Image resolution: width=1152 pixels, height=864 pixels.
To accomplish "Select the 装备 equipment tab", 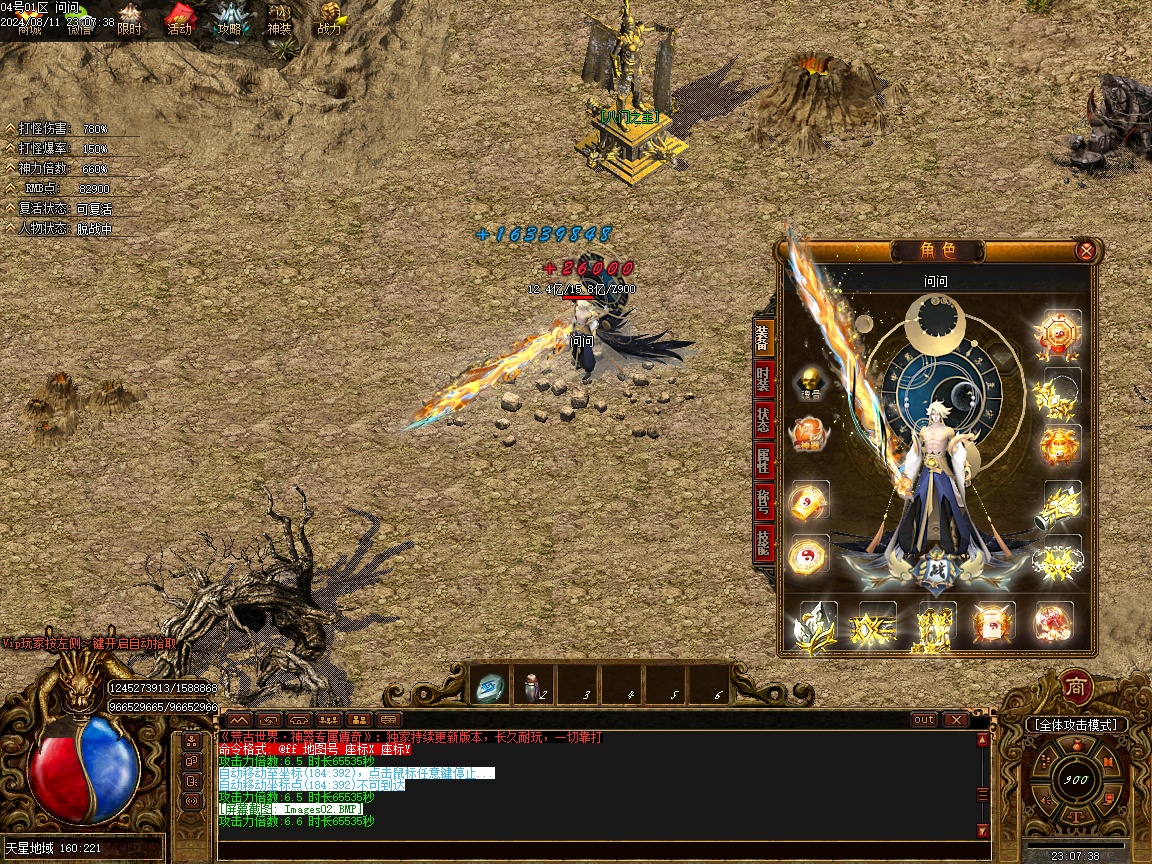I will click(x=763, y=339).
